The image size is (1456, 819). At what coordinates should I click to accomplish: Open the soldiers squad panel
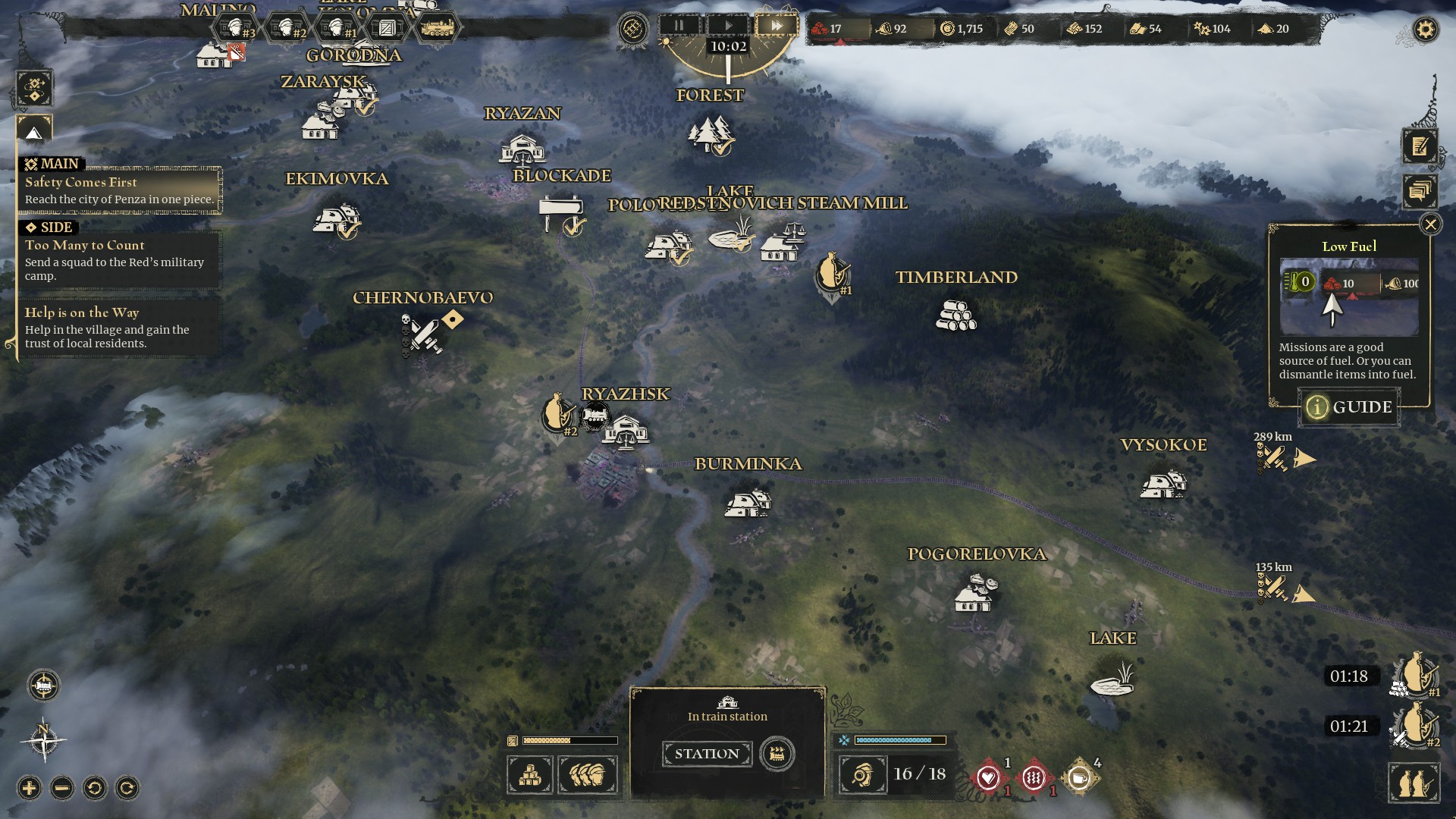click(588, 775)
